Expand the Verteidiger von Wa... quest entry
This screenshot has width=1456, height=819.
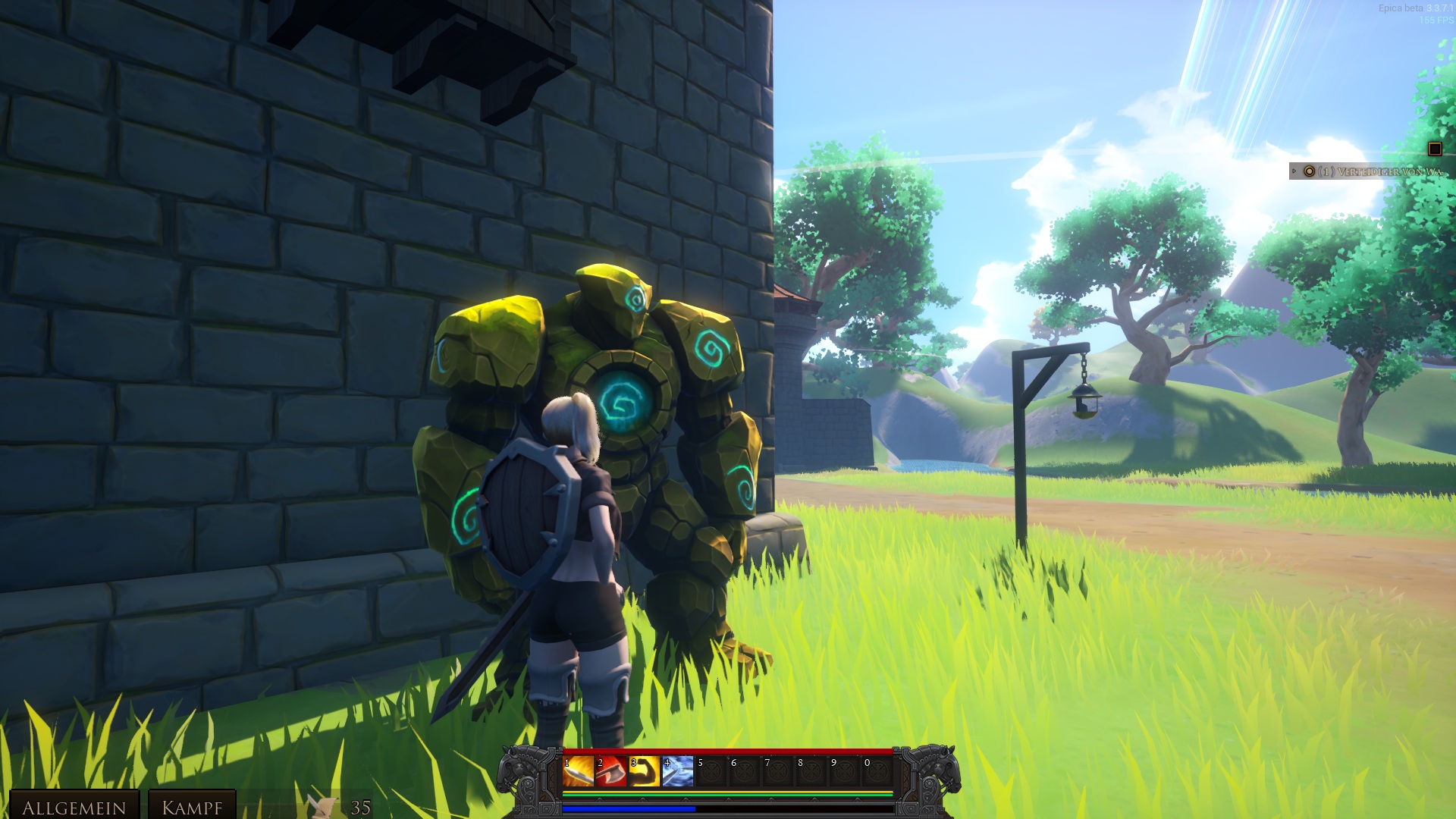pos(1294,171)
